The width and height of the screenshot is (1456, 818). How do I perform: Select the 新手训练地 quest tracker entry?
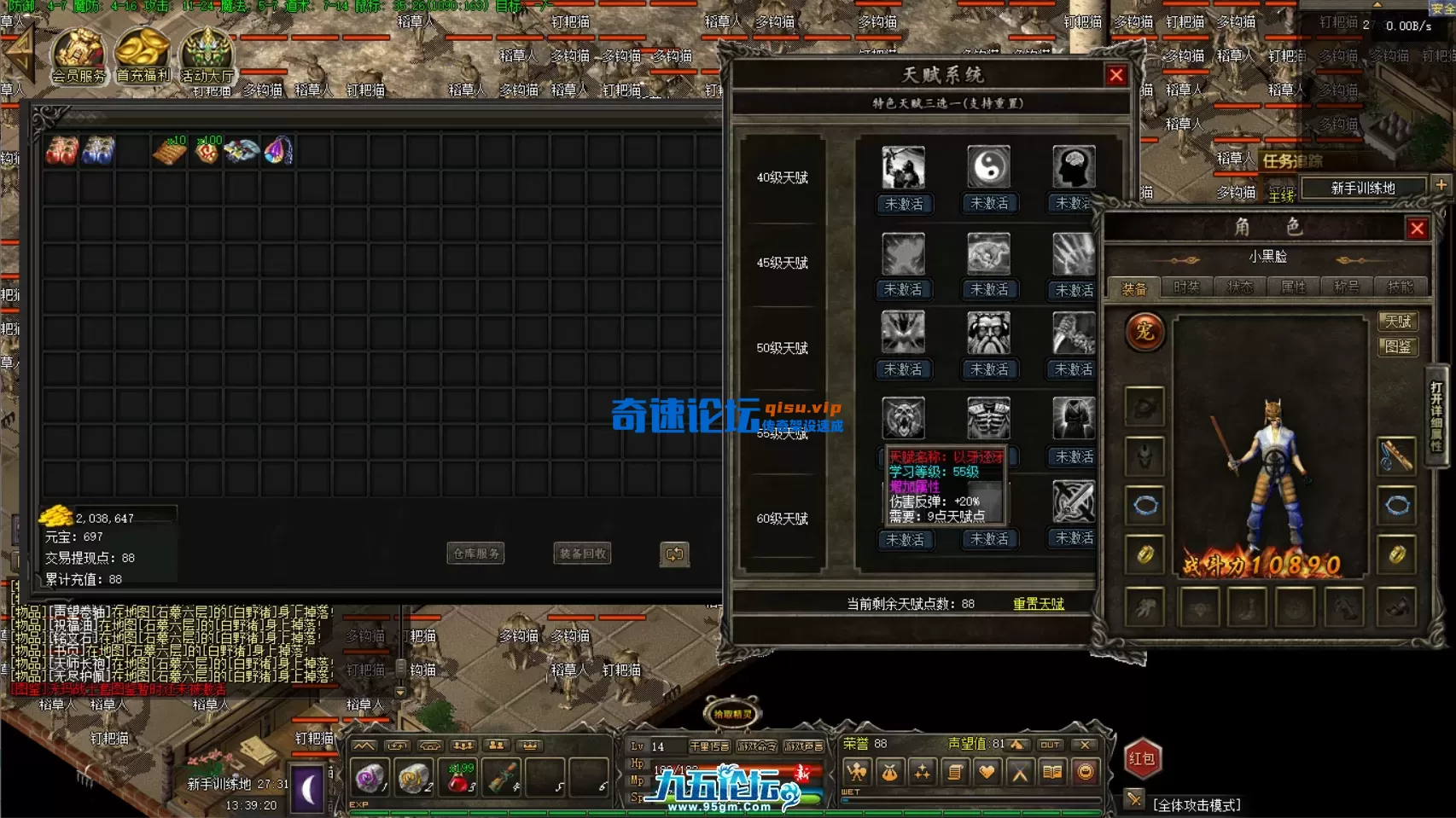coord(1363,188)
